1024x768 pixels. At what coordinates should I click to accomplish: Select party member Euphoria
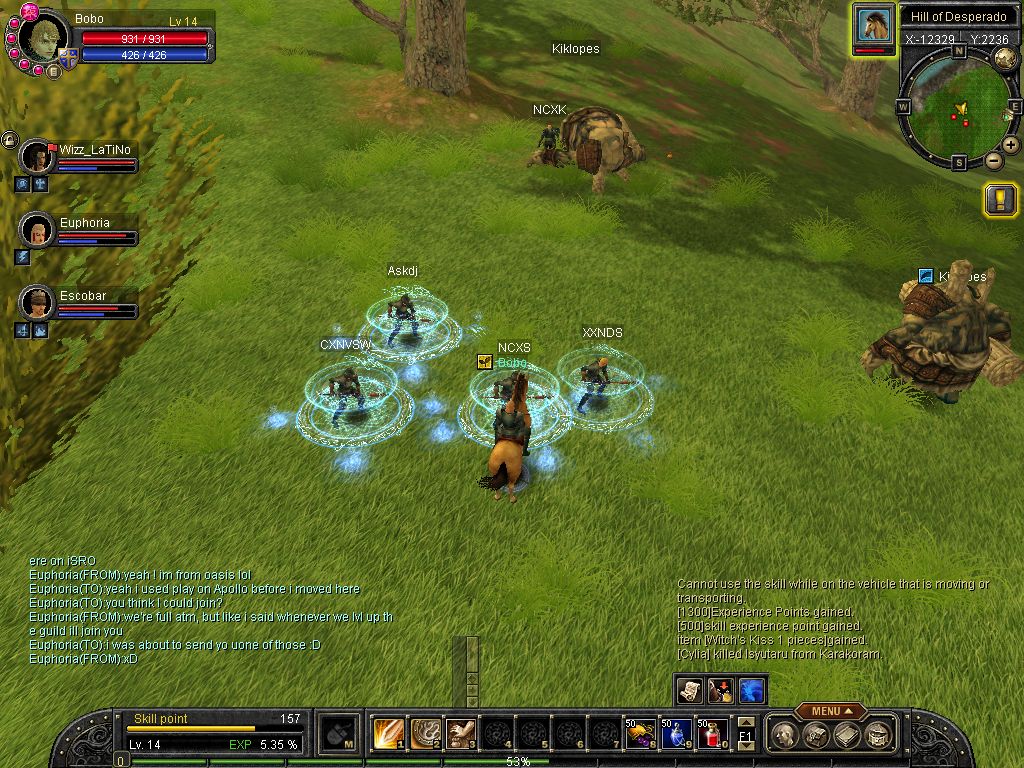point(39,231)
